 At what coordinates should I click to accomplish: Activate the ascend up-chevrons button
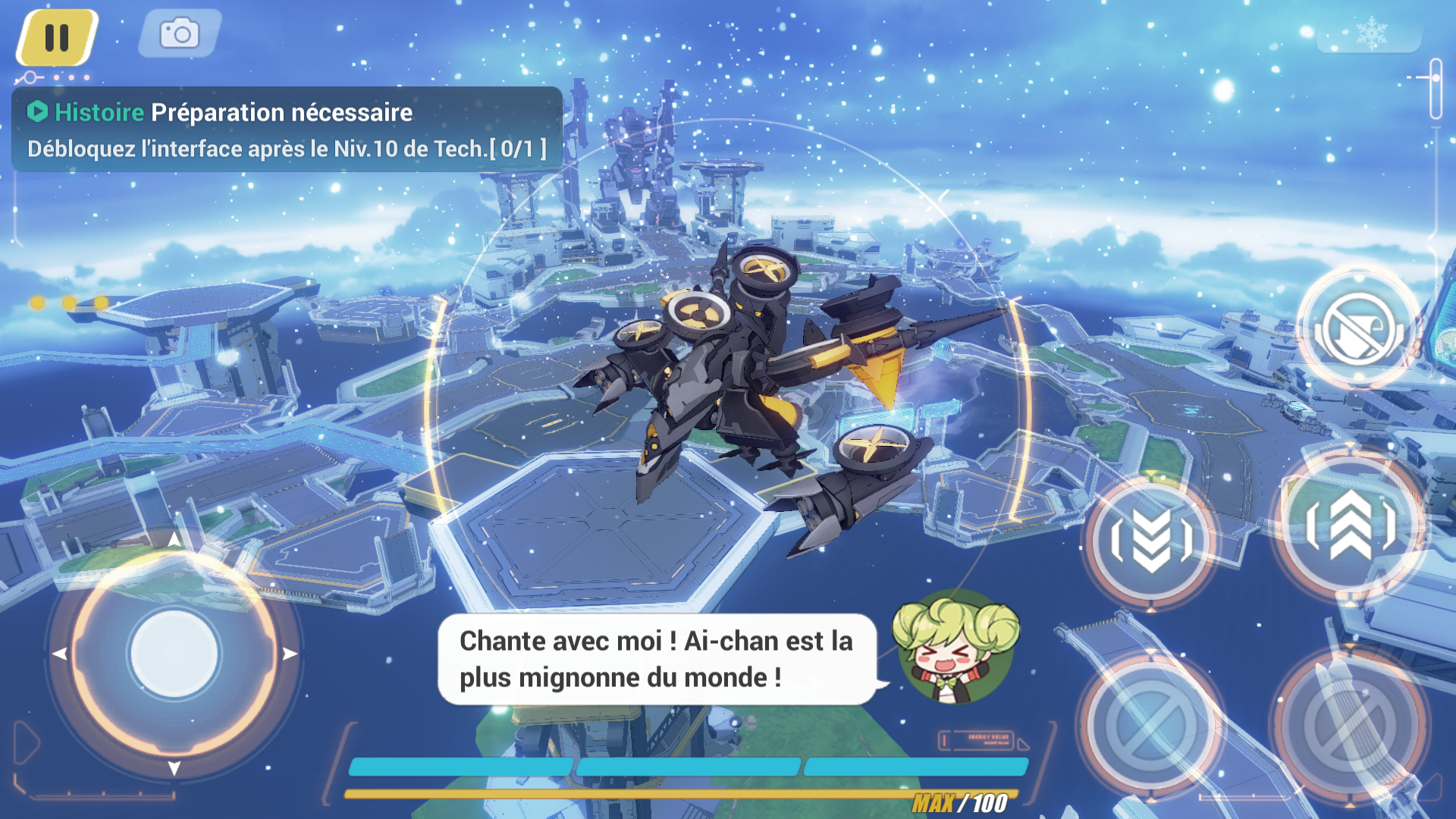pos(1351,525)
